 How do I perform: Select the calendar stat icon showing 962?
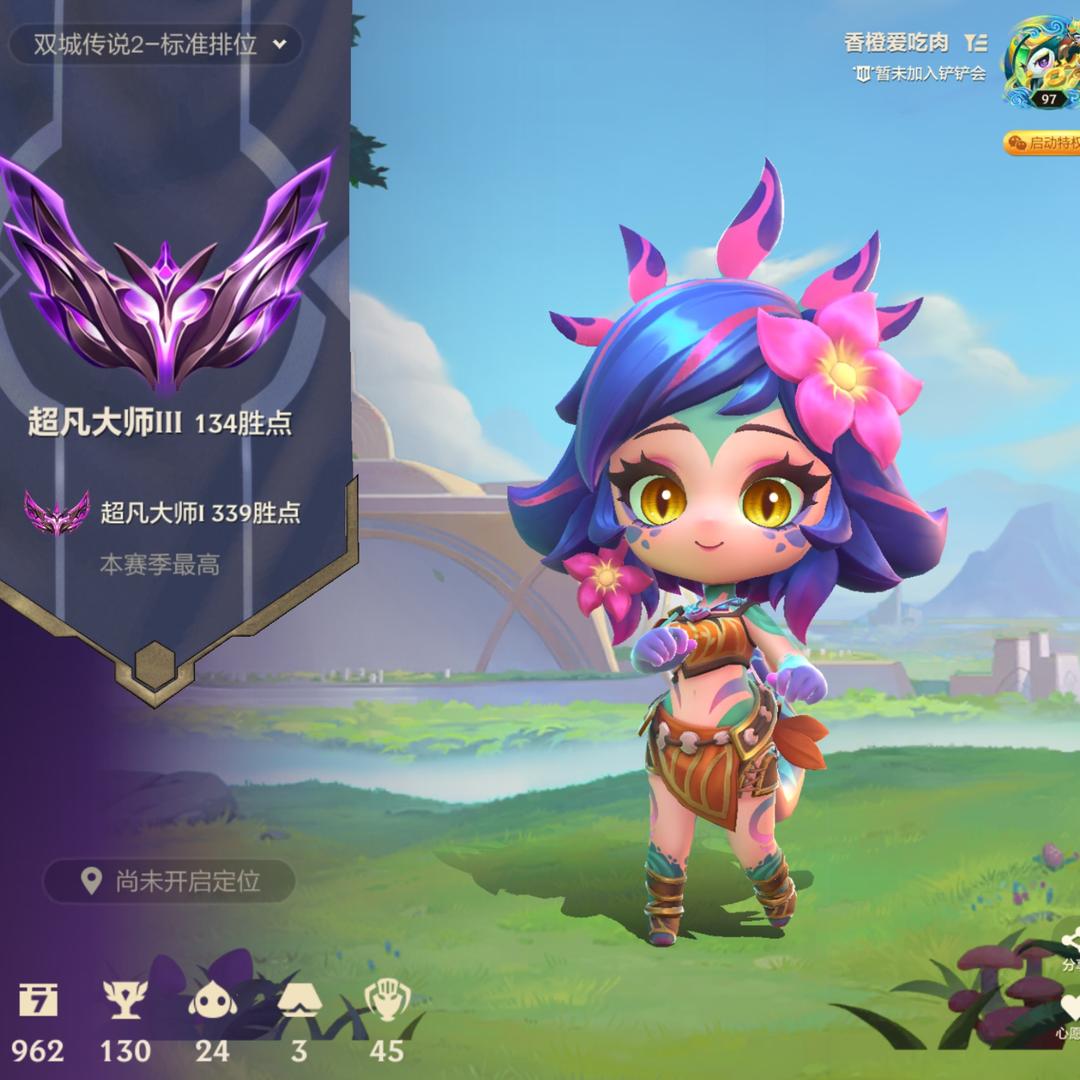[x=38, y=998]
